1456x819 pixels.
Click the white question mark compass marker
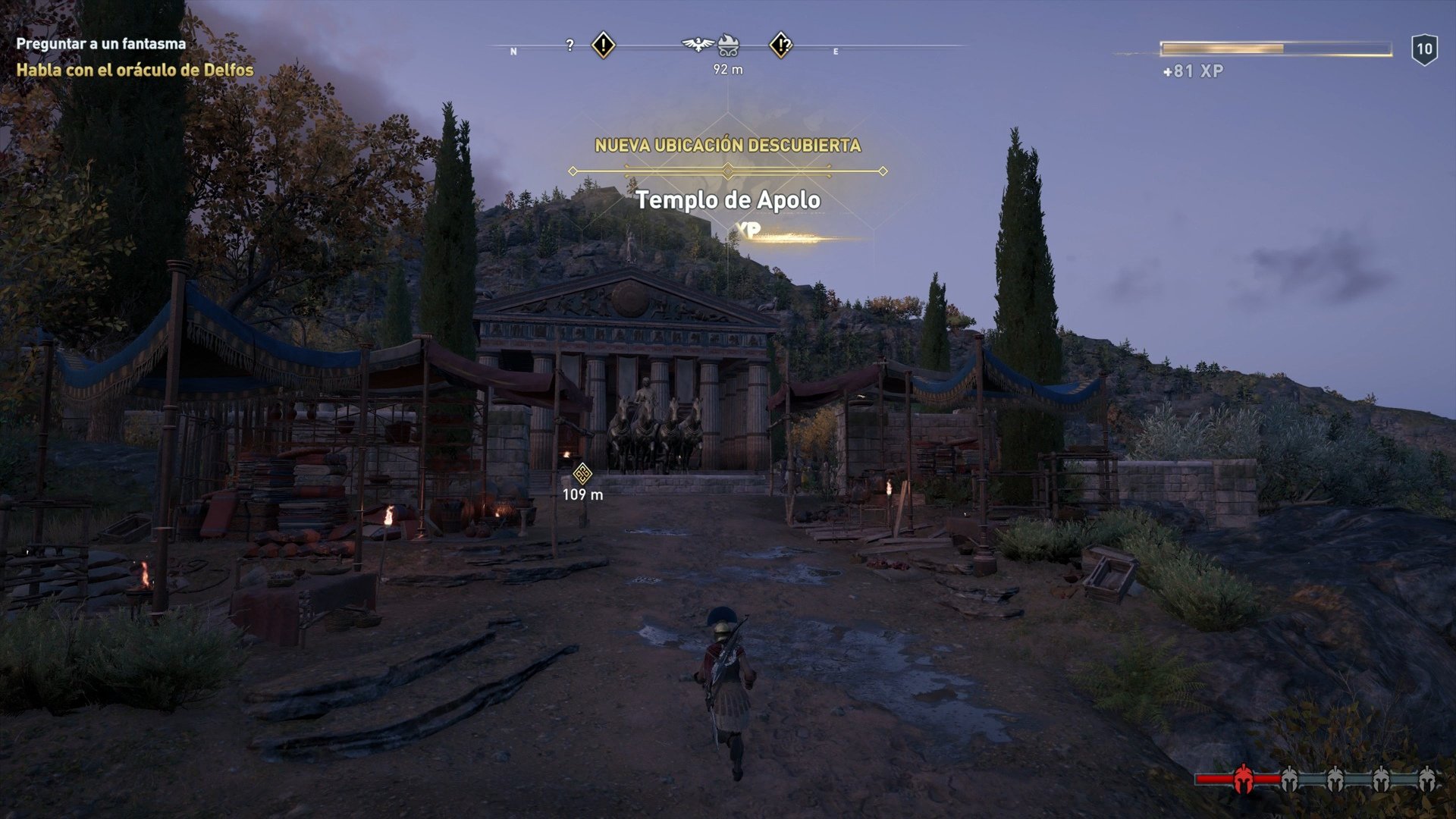click(x=570, y=44)
